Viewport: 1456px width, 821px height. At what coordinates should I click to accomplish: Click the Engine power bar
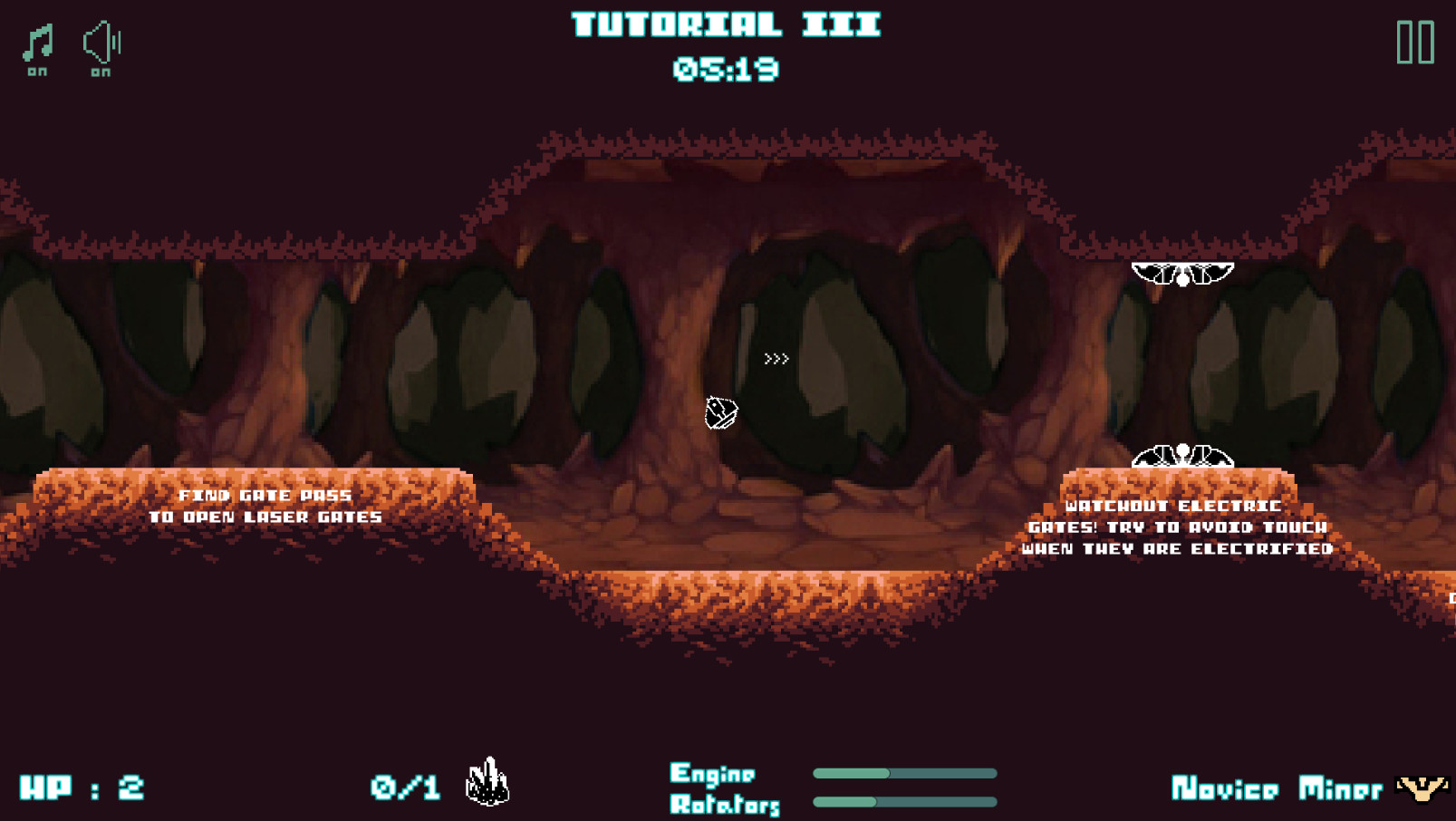904,774
